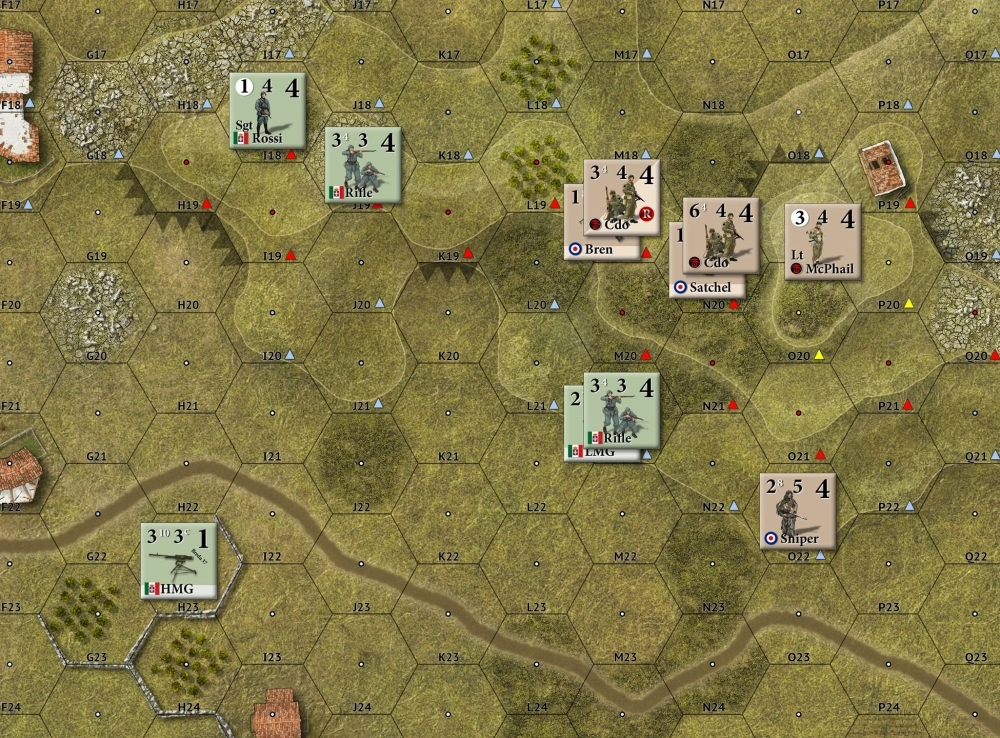Select the Lt McPhail leader counter

(822, 241)
